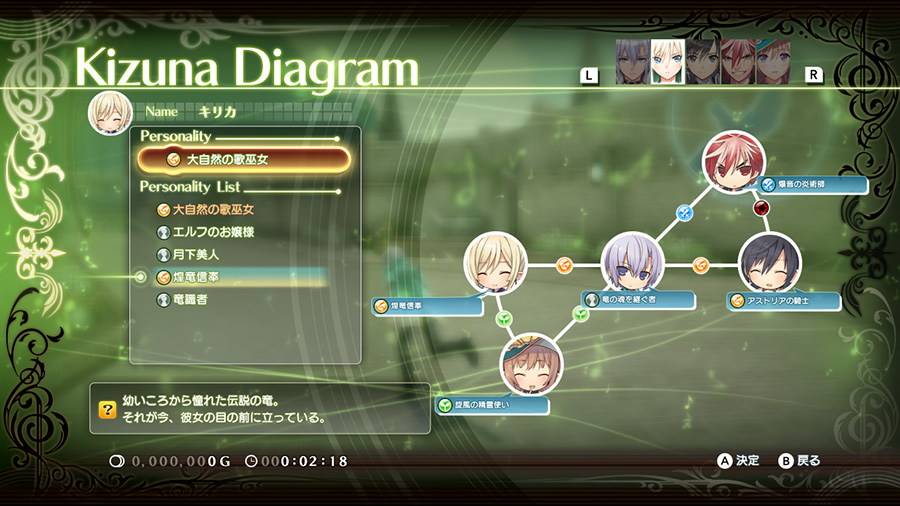Click the blue bond icon below the red-haired node
The image size is (900, 506).
click(685, 213)
